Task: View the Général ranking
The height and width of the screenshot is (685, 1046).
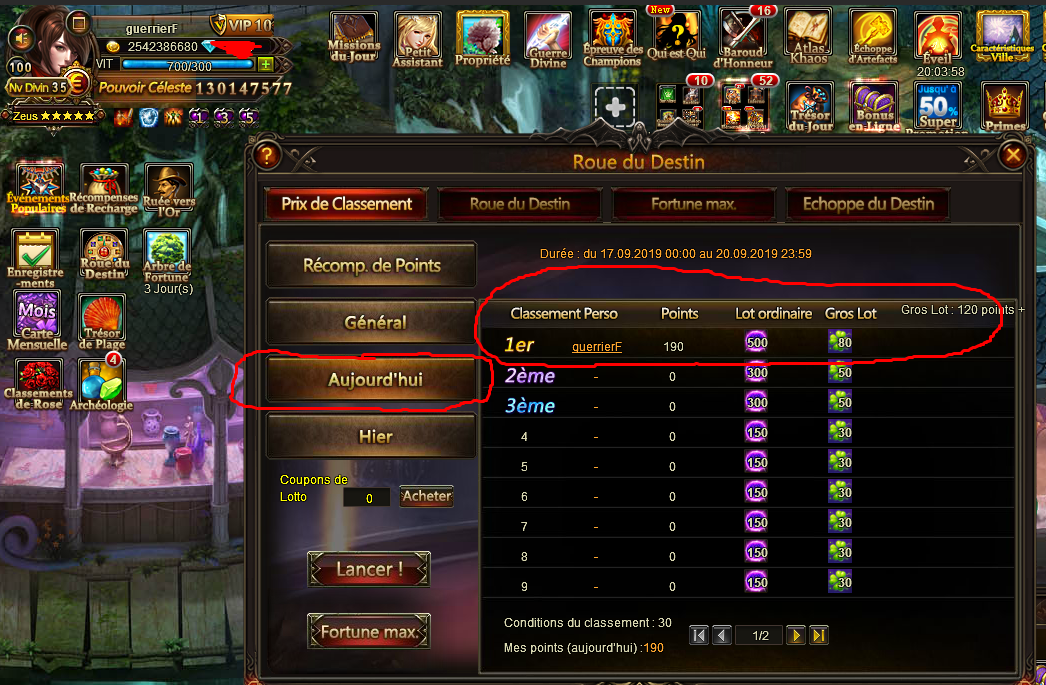Action: pos(371,323)
